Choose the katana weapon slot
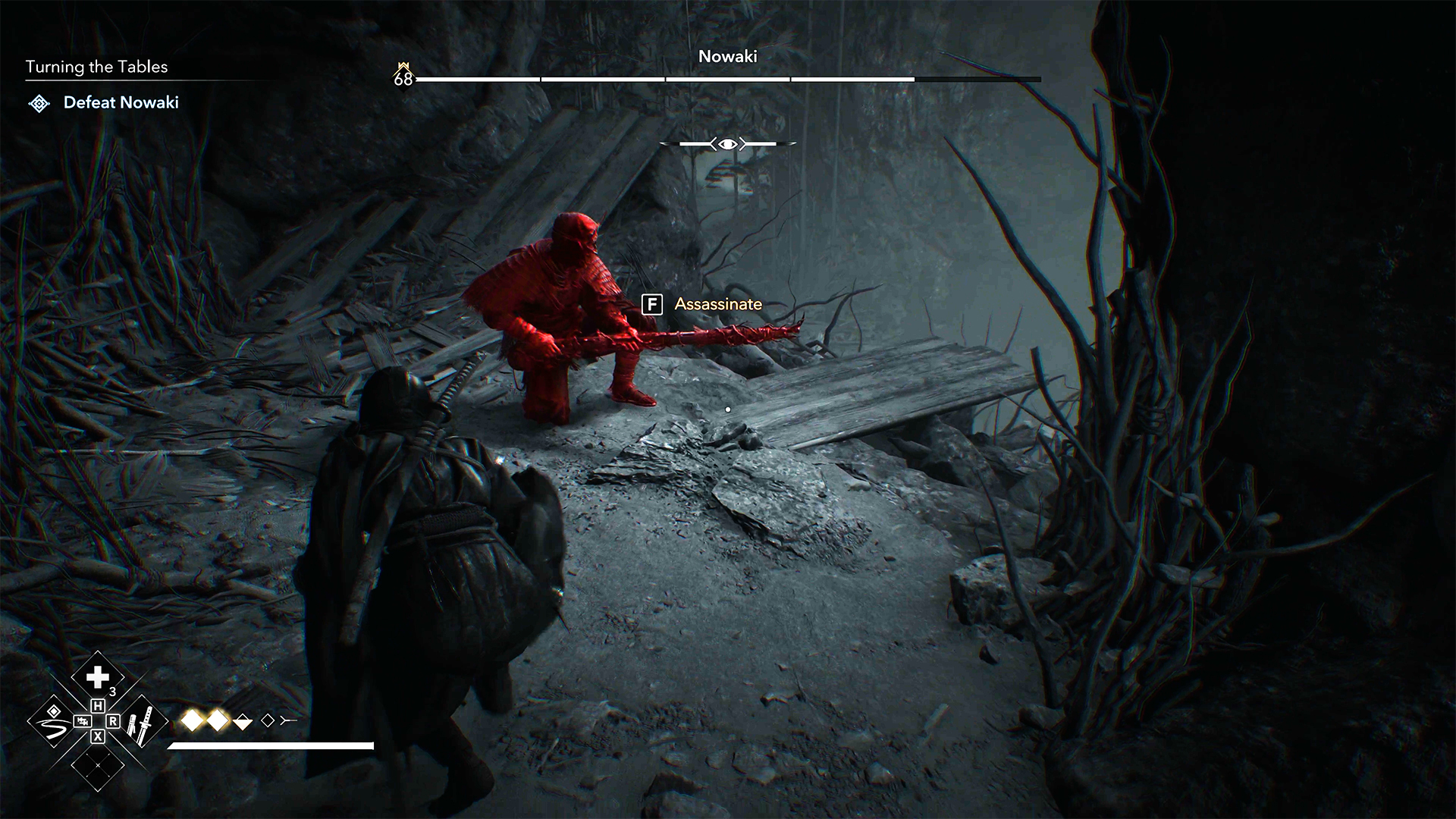Screen dimensions: 1456x819 (x=141, y=722)
